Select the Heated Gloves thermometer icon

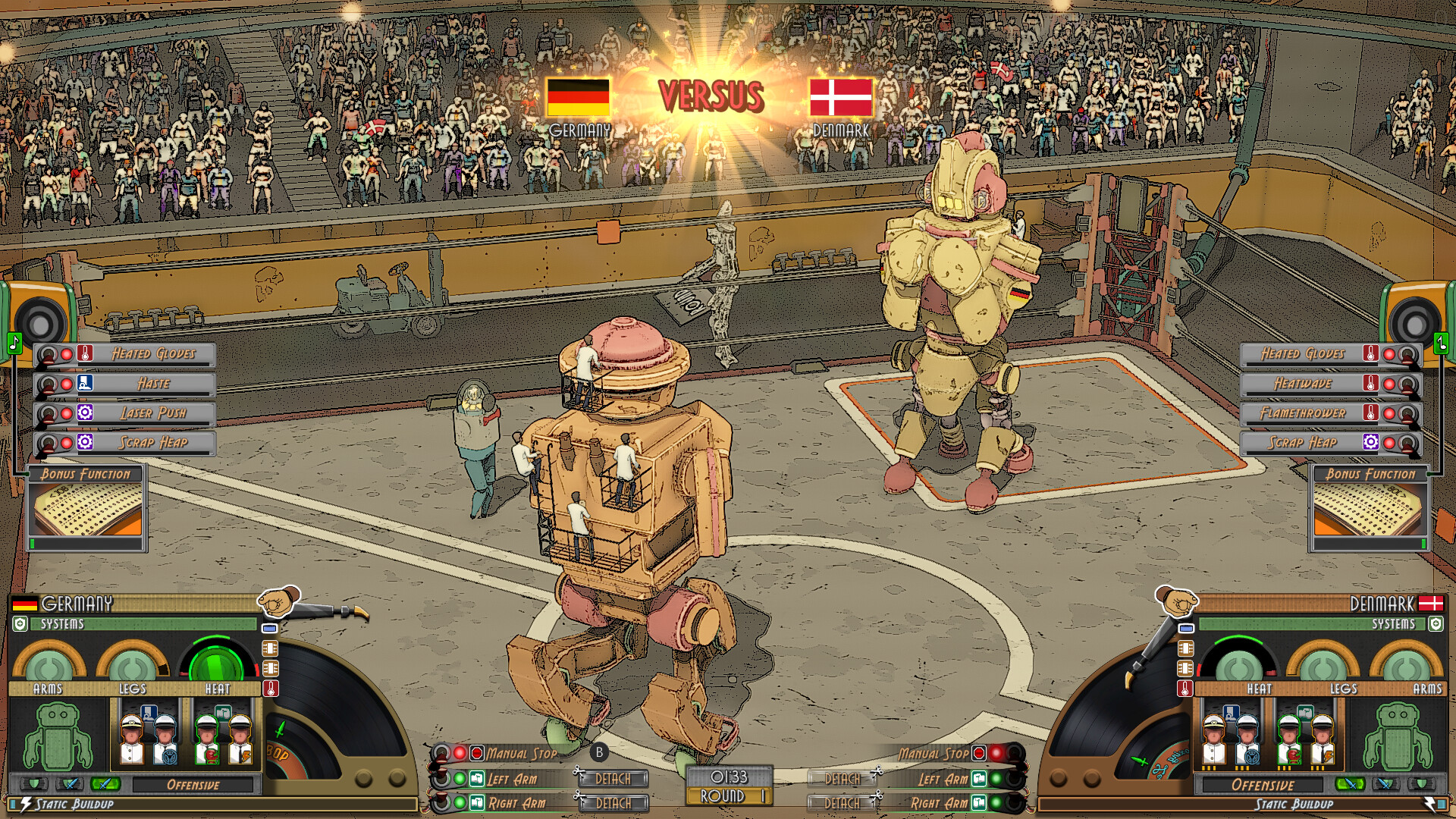[x=85, y=354]
